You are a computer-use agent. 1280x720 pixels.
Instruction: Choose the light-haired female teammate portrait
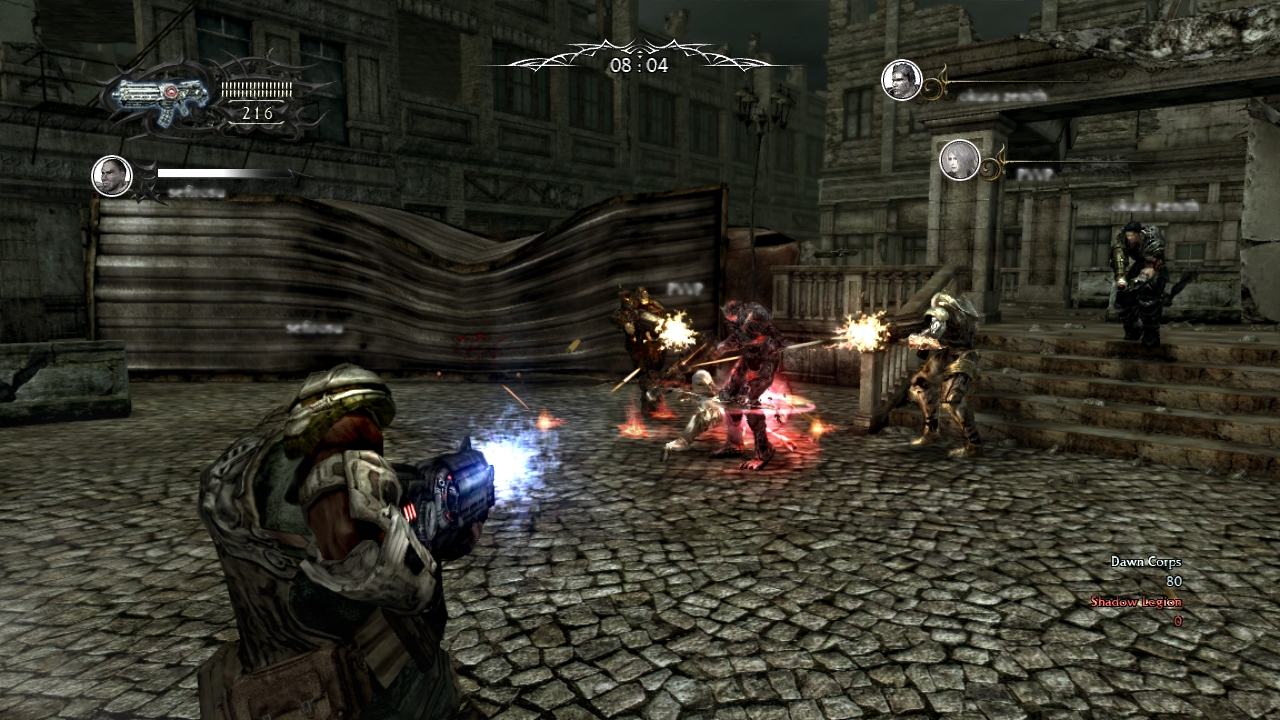click(x=959, y=160)
